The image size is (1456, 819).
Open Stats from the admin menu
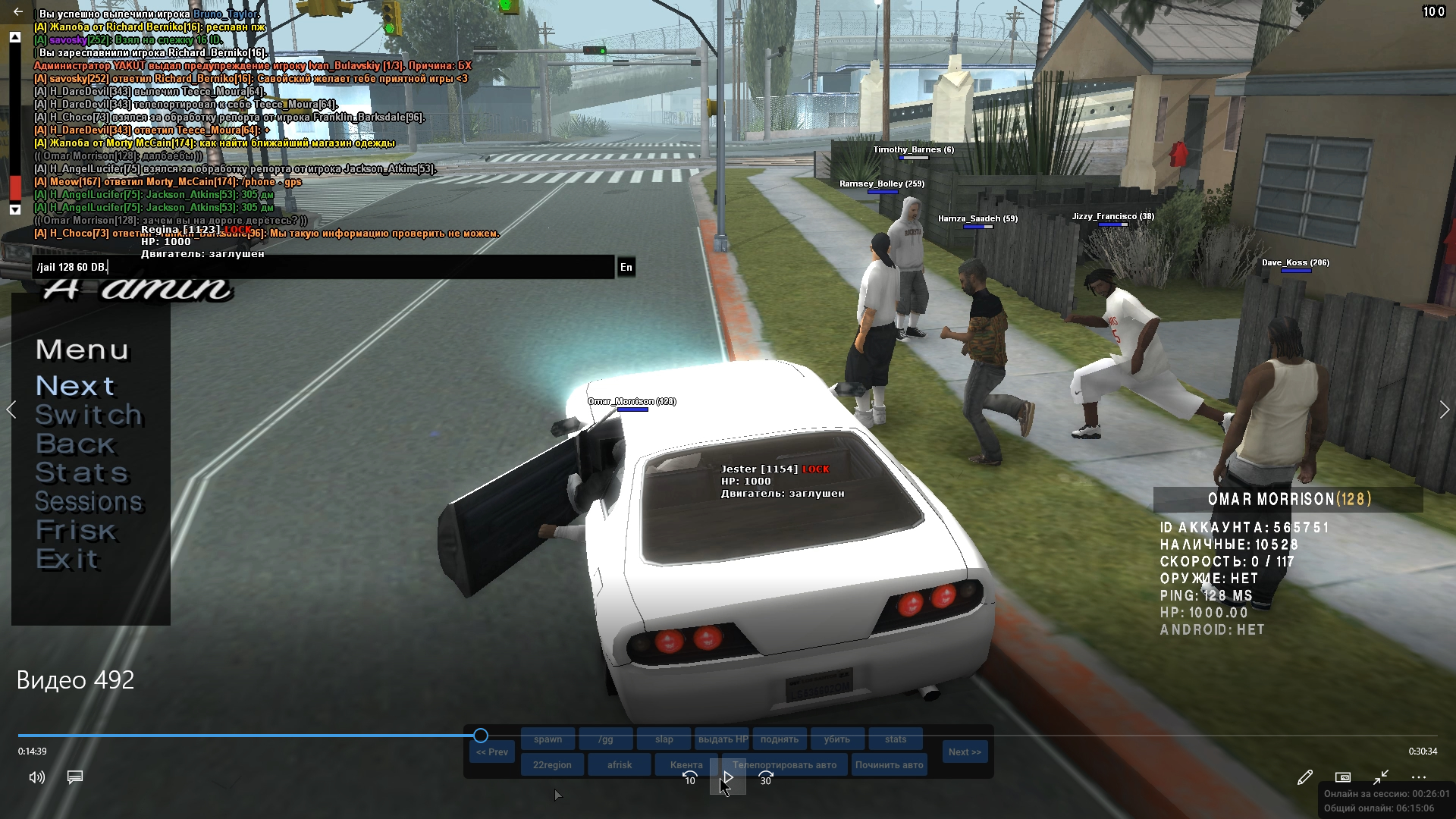click(x=82, y=472)
